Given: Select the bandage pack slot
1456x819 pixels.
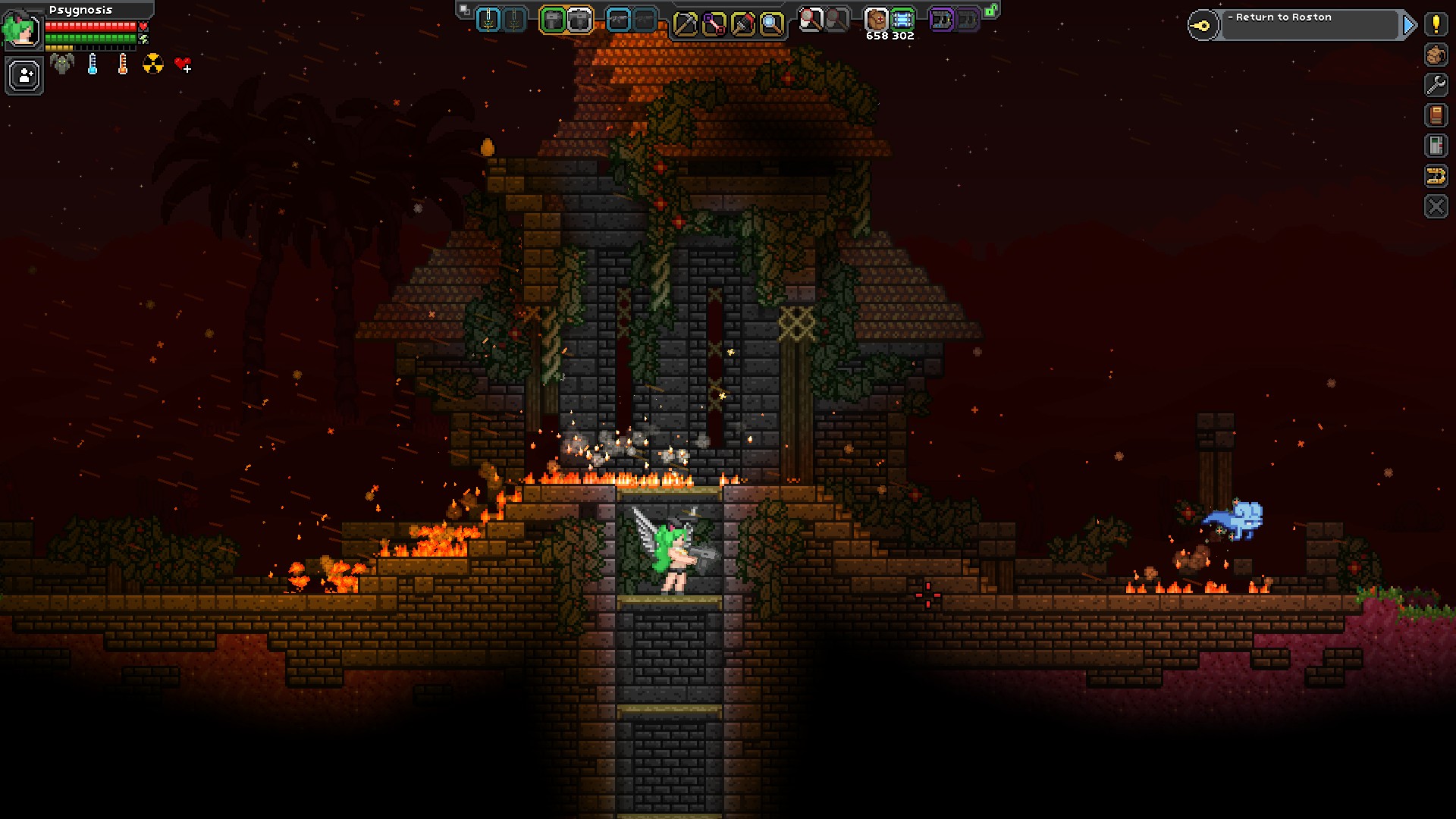Looking at the screenshot, I should 876,19.
